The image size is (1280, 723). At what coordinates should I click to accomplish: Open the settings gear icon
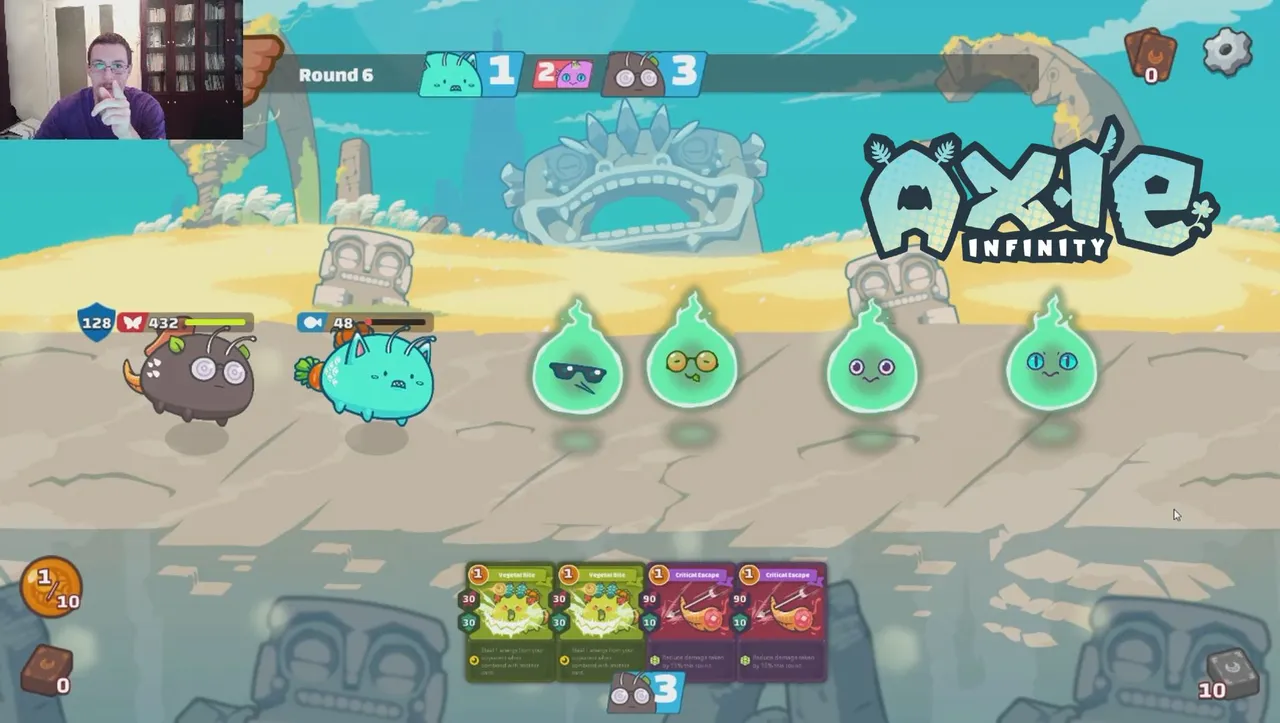[x=1228, y=50]
